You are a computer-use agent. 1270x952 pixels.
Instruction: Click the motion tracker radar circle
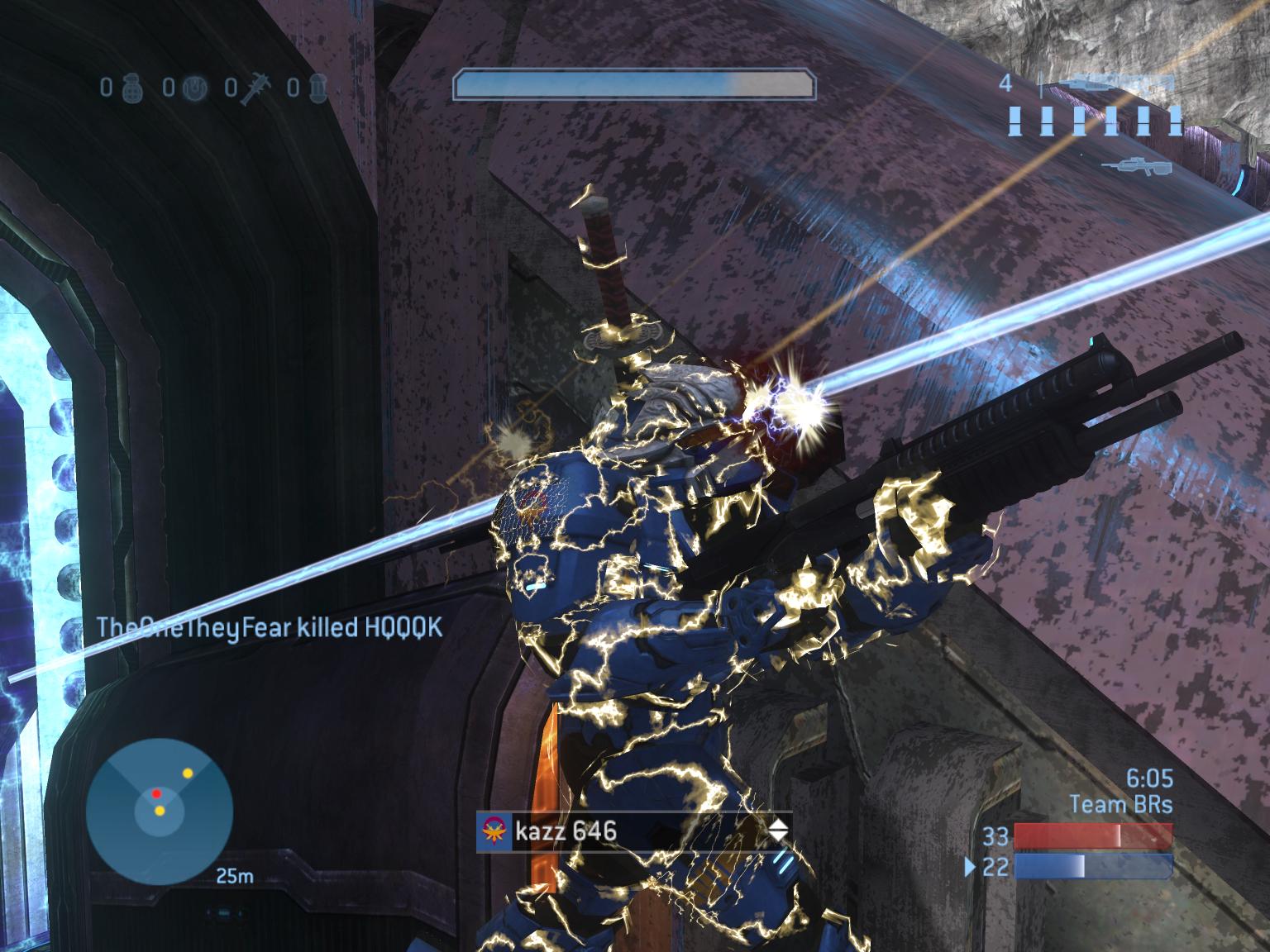click(160, 810)
